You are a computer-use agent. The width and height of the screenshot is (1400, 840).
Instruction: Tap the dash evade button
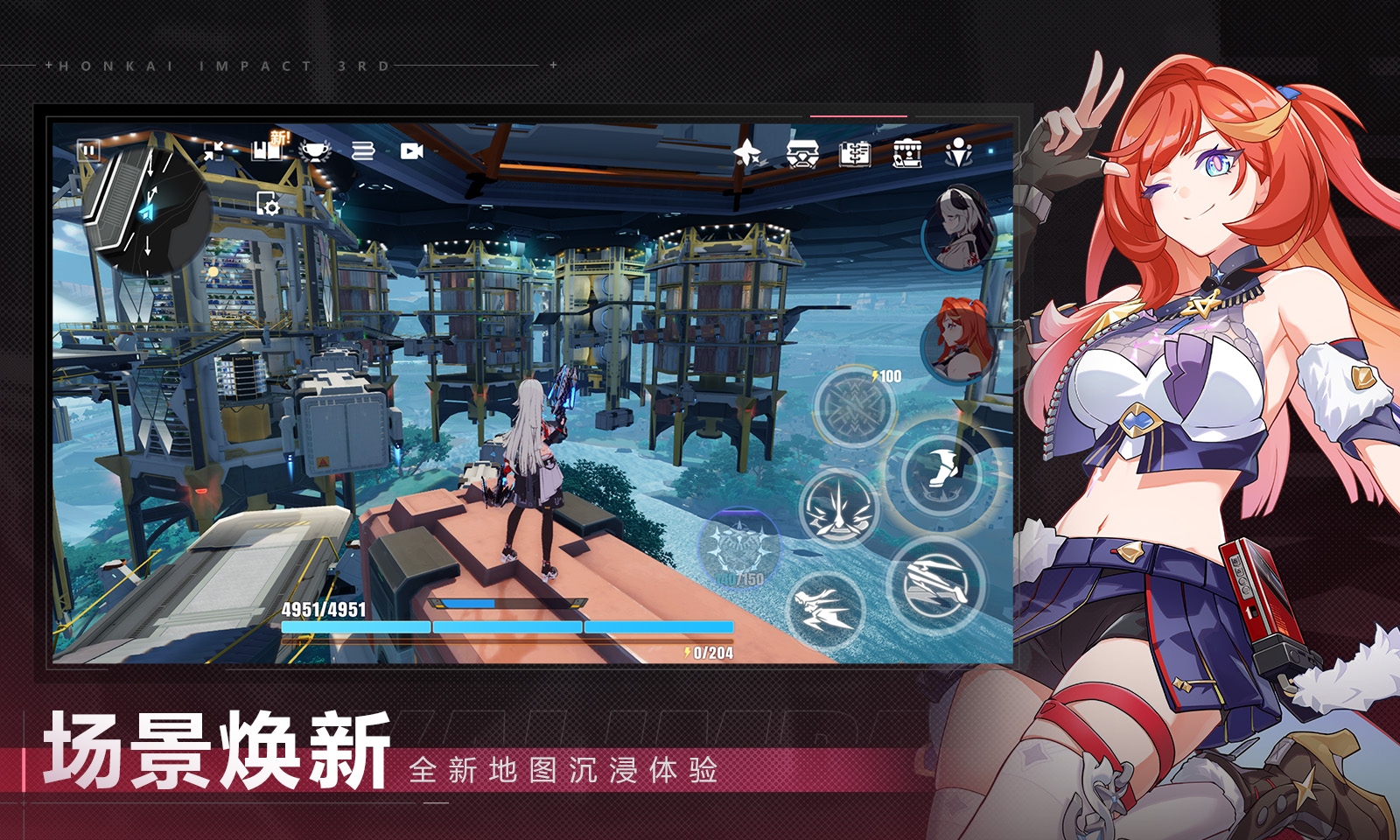point(824,608)
